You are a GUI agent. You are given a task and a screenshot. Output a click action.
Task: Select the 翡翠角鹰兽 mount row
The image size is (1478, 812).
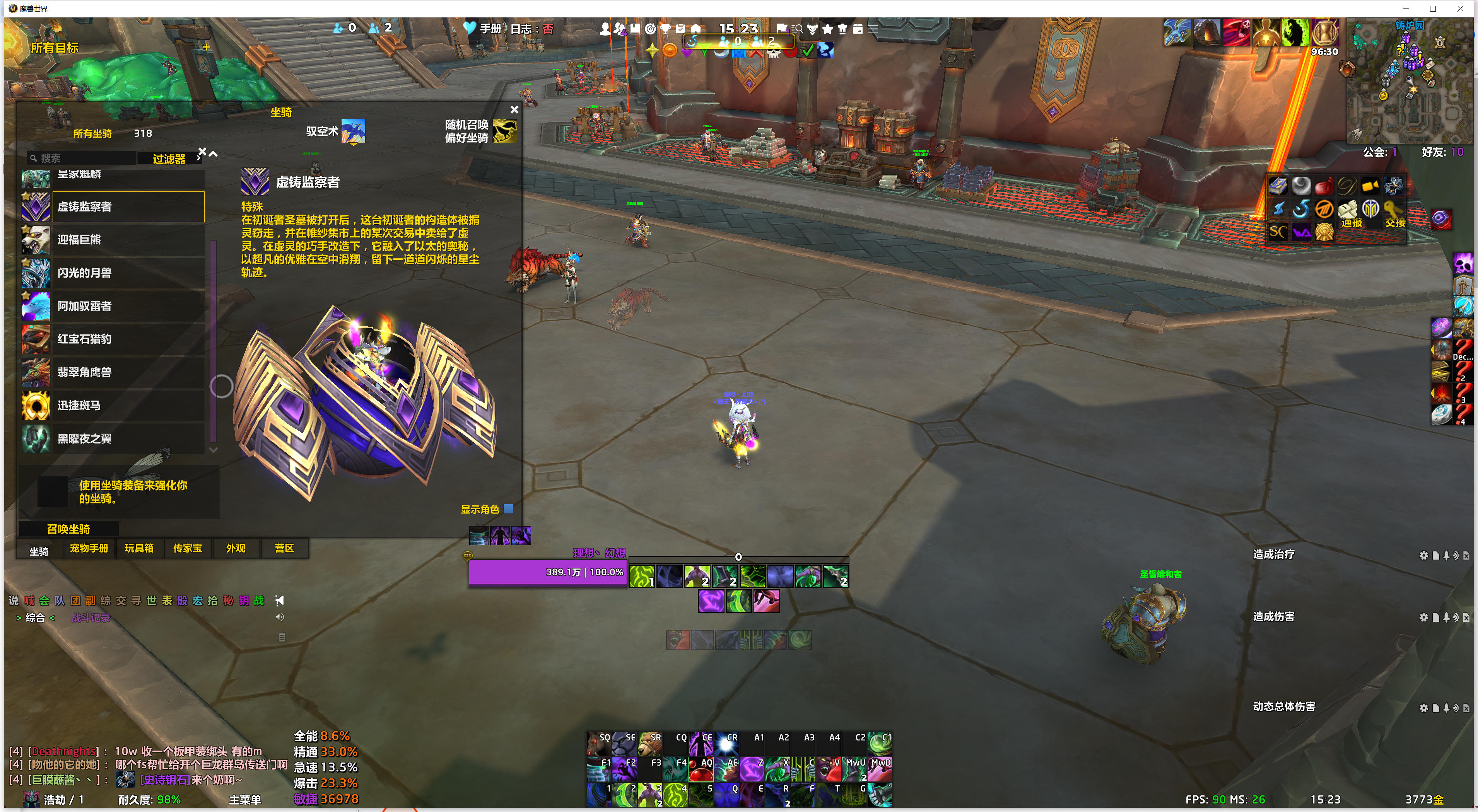[x=113, y=372]
